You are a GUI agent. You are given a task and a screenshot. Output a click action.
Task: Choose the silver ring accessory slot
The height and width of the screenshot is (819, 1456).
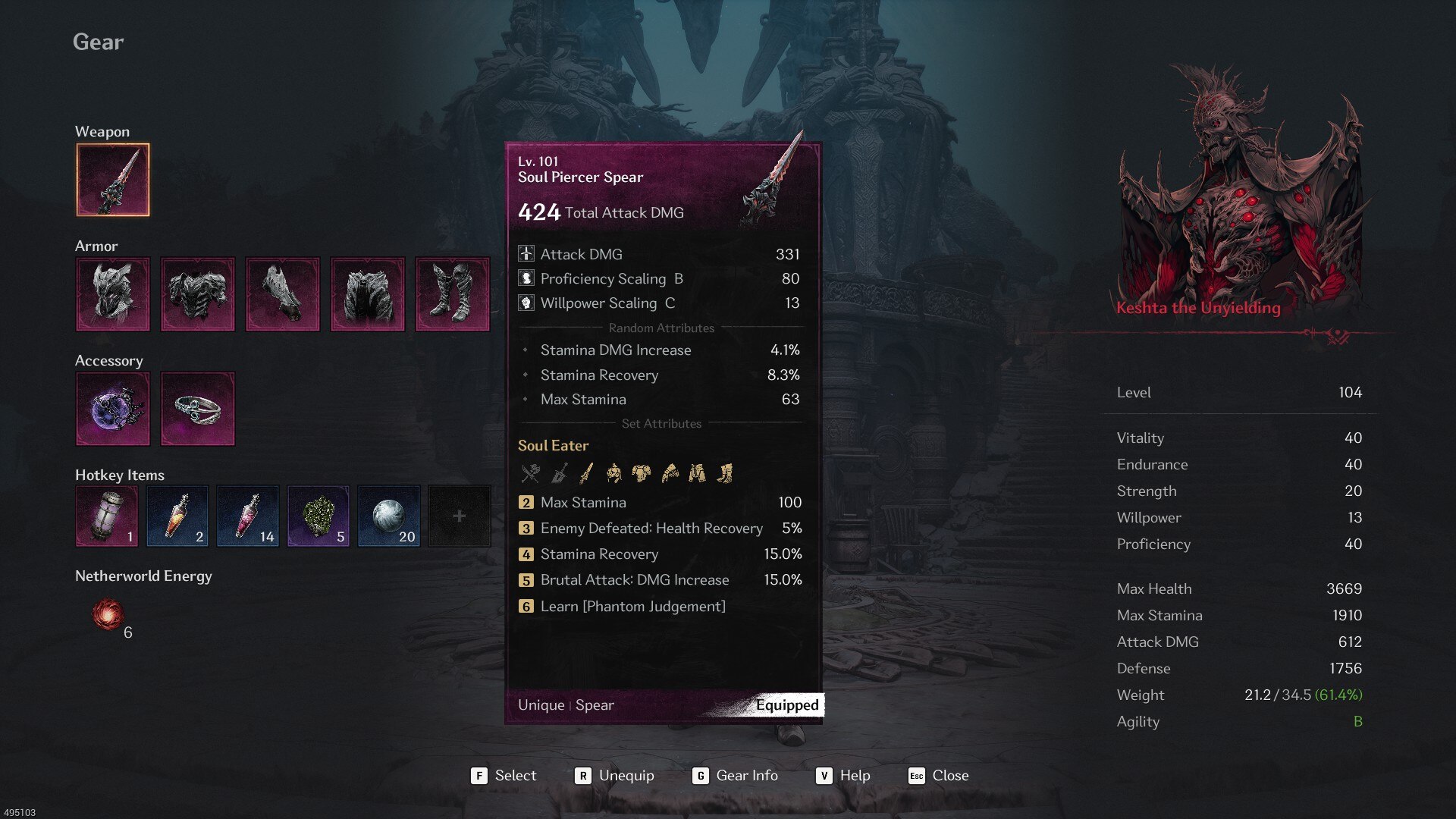point(198,409)
